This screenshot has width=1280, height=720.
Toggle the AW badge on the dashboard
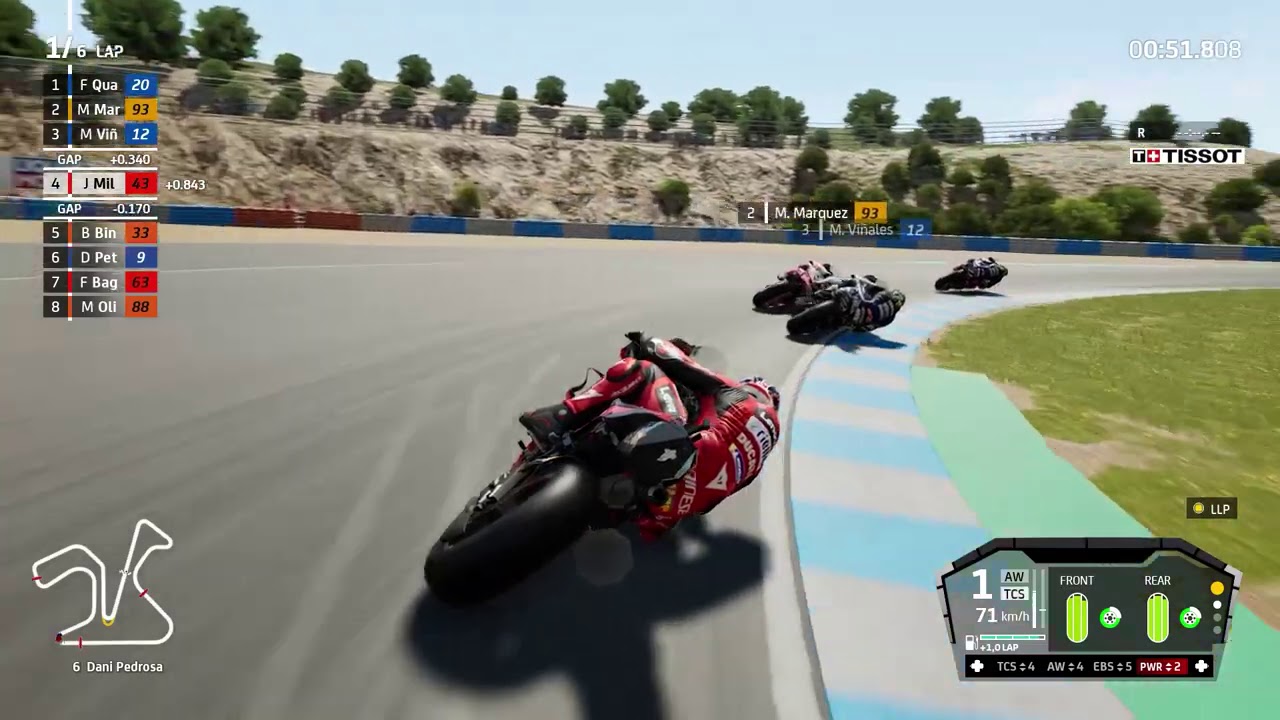point(1014,575)
